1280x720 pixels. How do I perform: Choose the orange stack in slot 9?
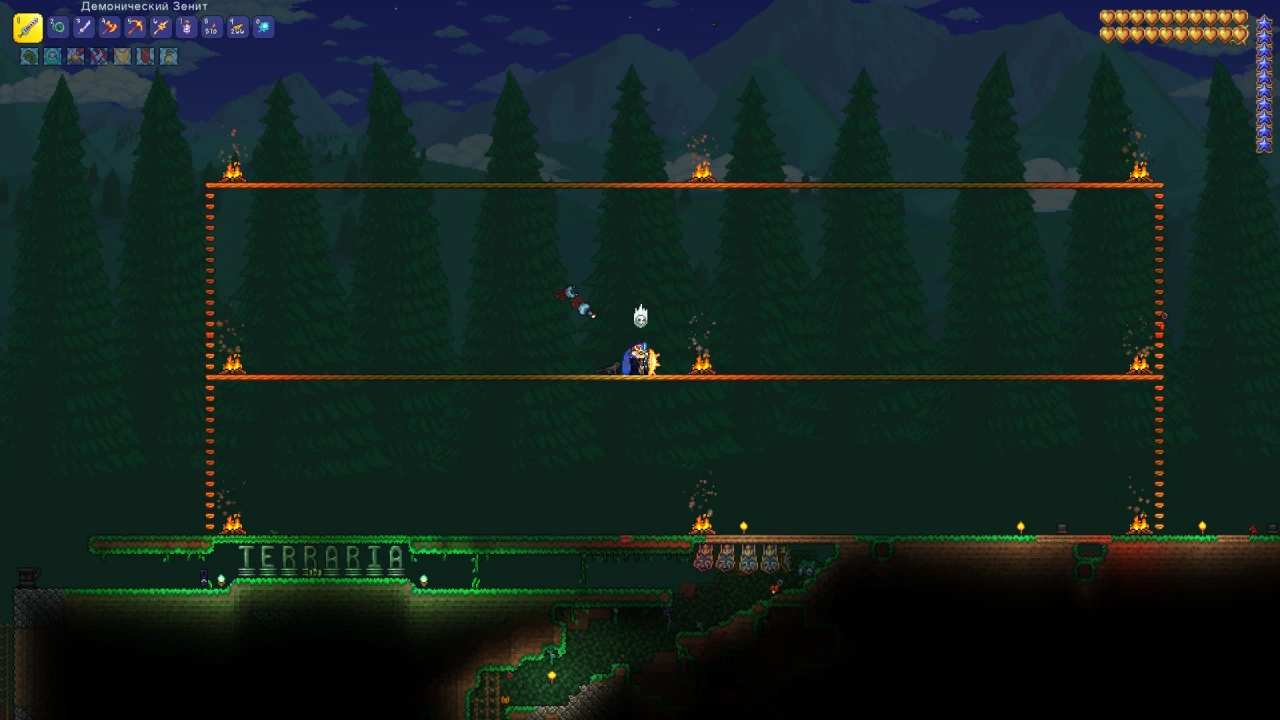coord(237,28)
